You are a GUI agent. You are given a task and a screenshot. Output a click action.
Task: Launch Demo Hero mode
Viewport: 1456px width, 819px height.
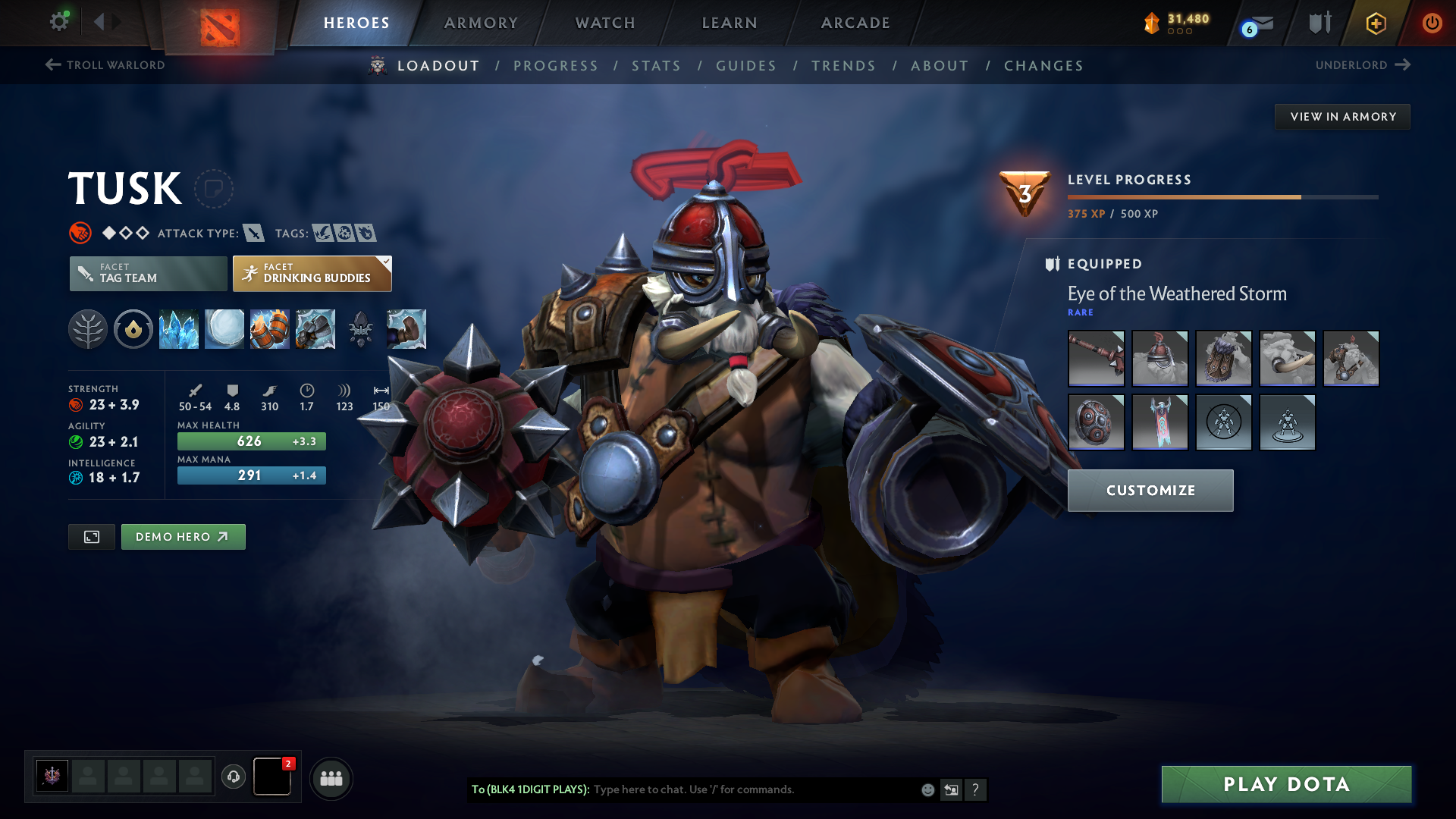pyautogui.click(x=183, y=537)
